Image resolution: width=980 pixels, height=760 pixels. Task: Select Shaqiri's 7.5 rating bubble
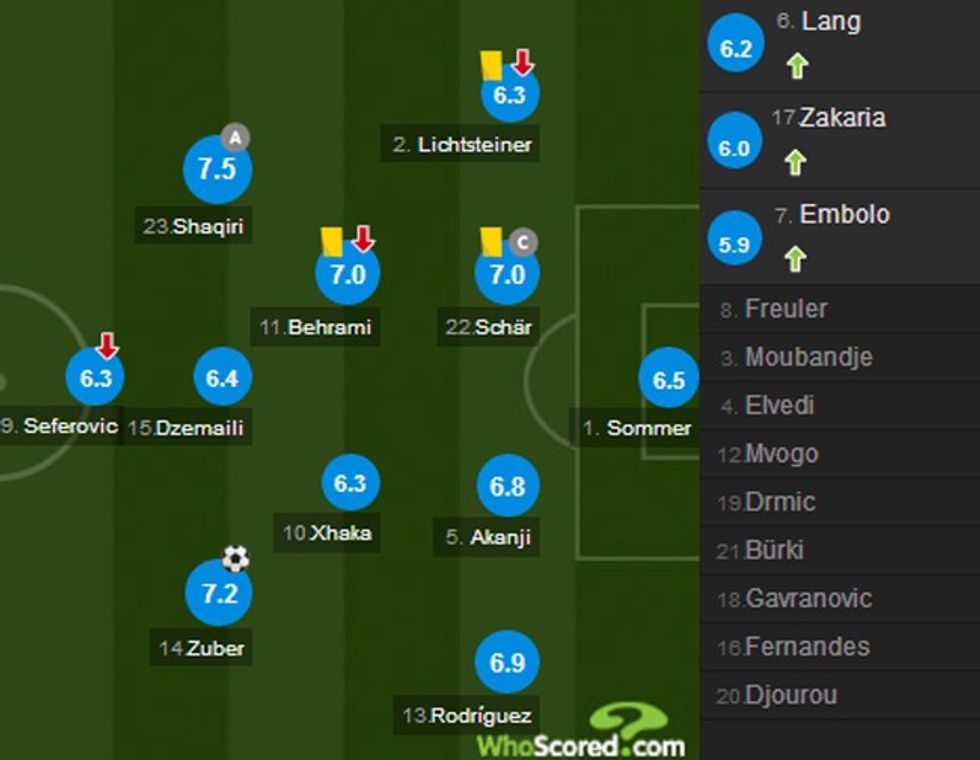click(x=216, y=169)
